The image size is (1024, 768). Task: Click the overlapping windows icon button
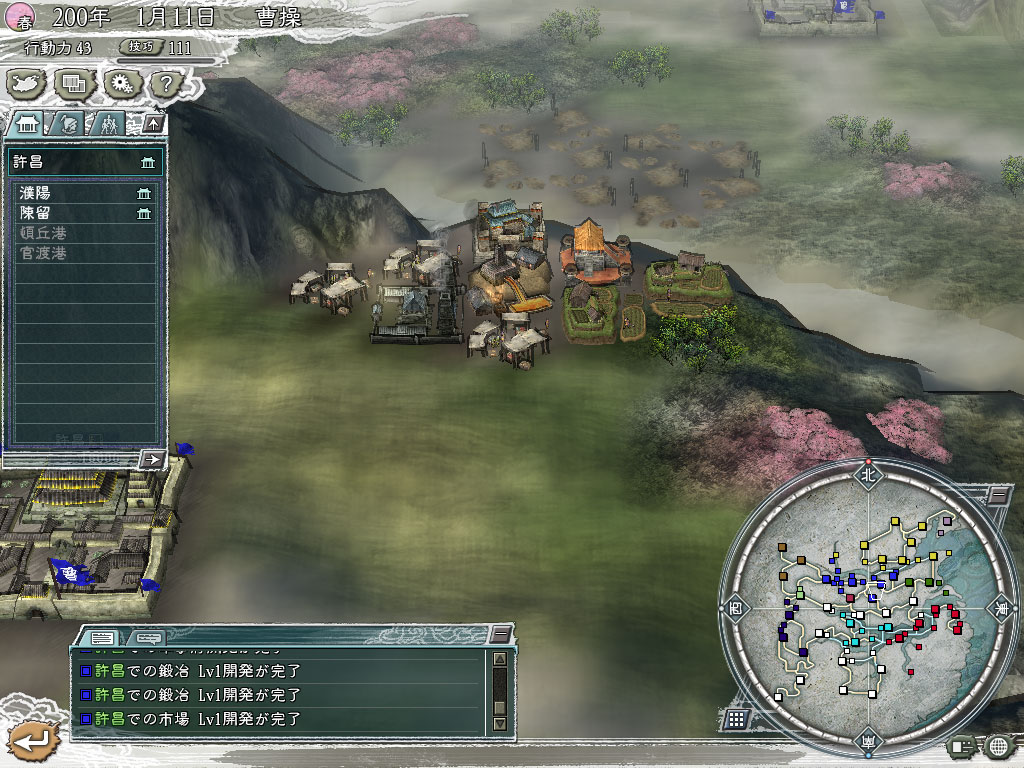point(73,84)
